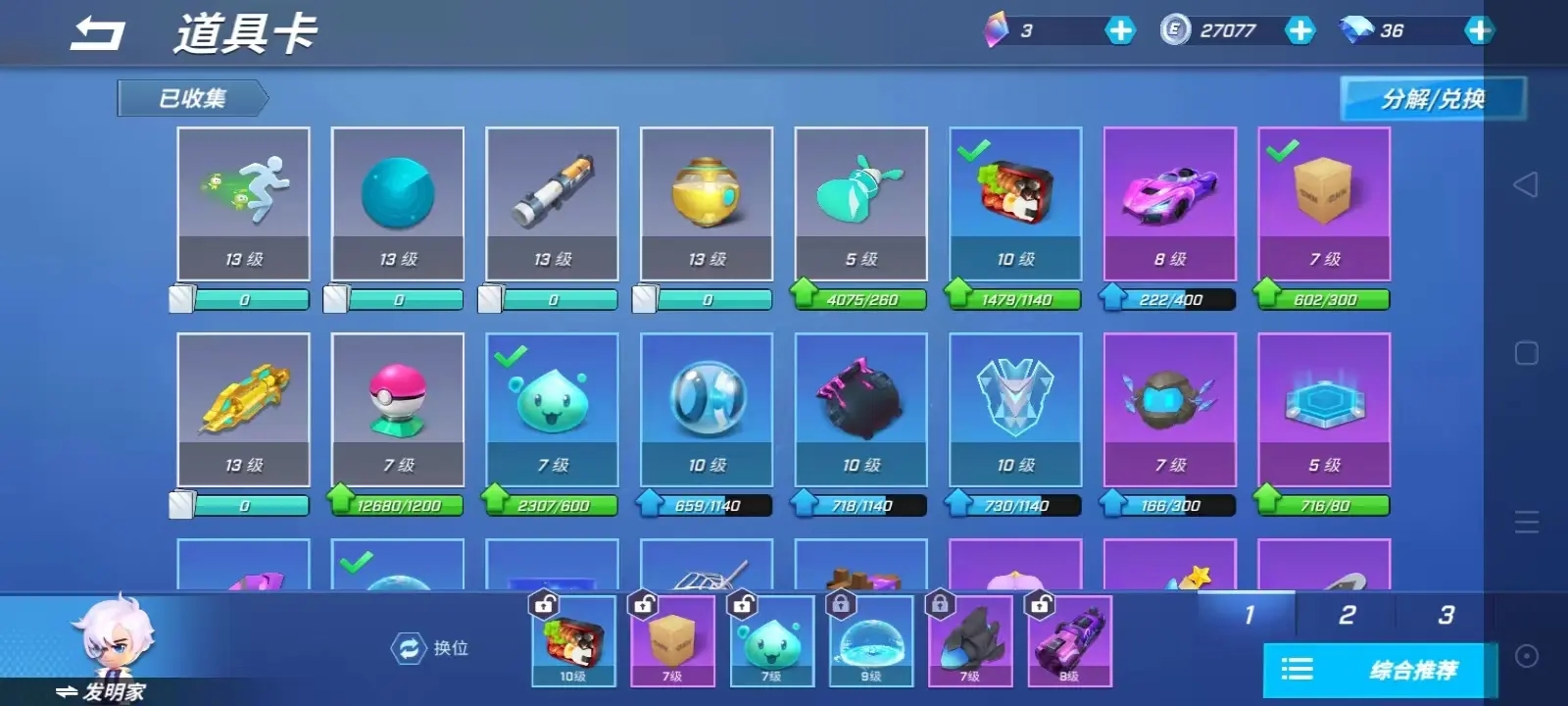This screenshot has width=1568, height=706.
Task: Switch to loadout tab 3
Action: pyautogui.click(x=1445, y=615)
